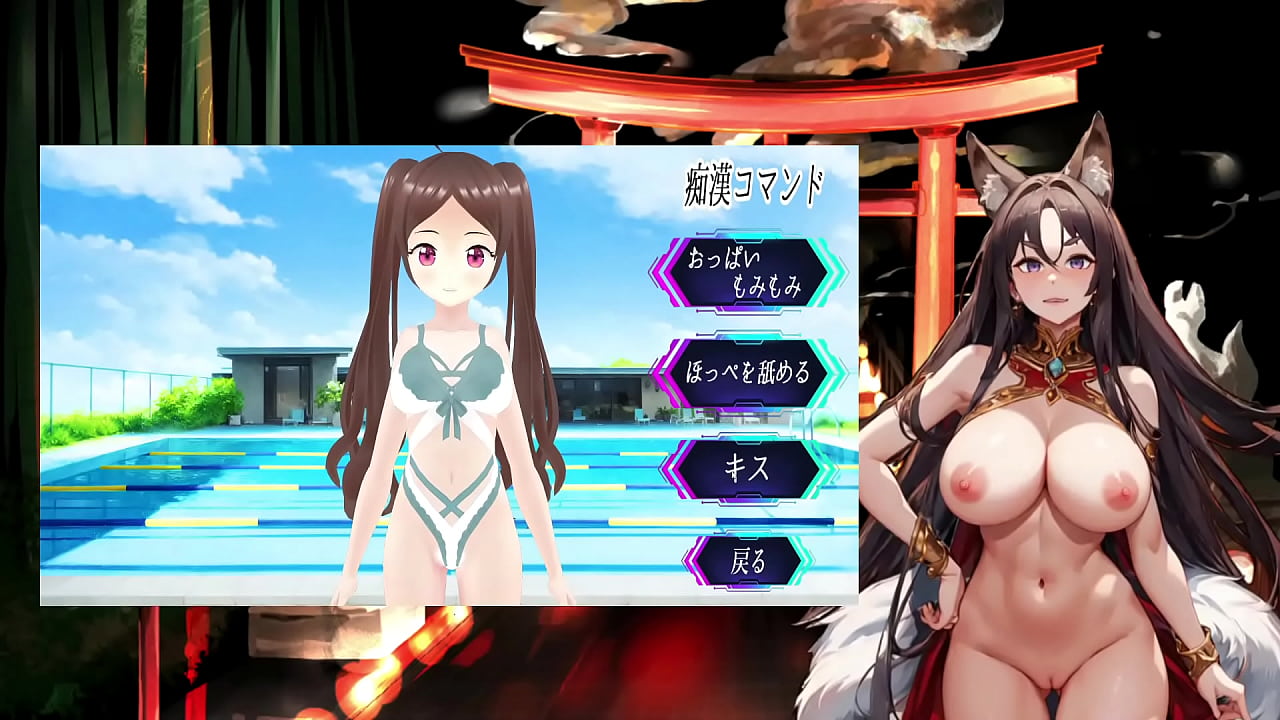Go back with the 戻る button
The image size is (1280, 720).
pos(748,561)
